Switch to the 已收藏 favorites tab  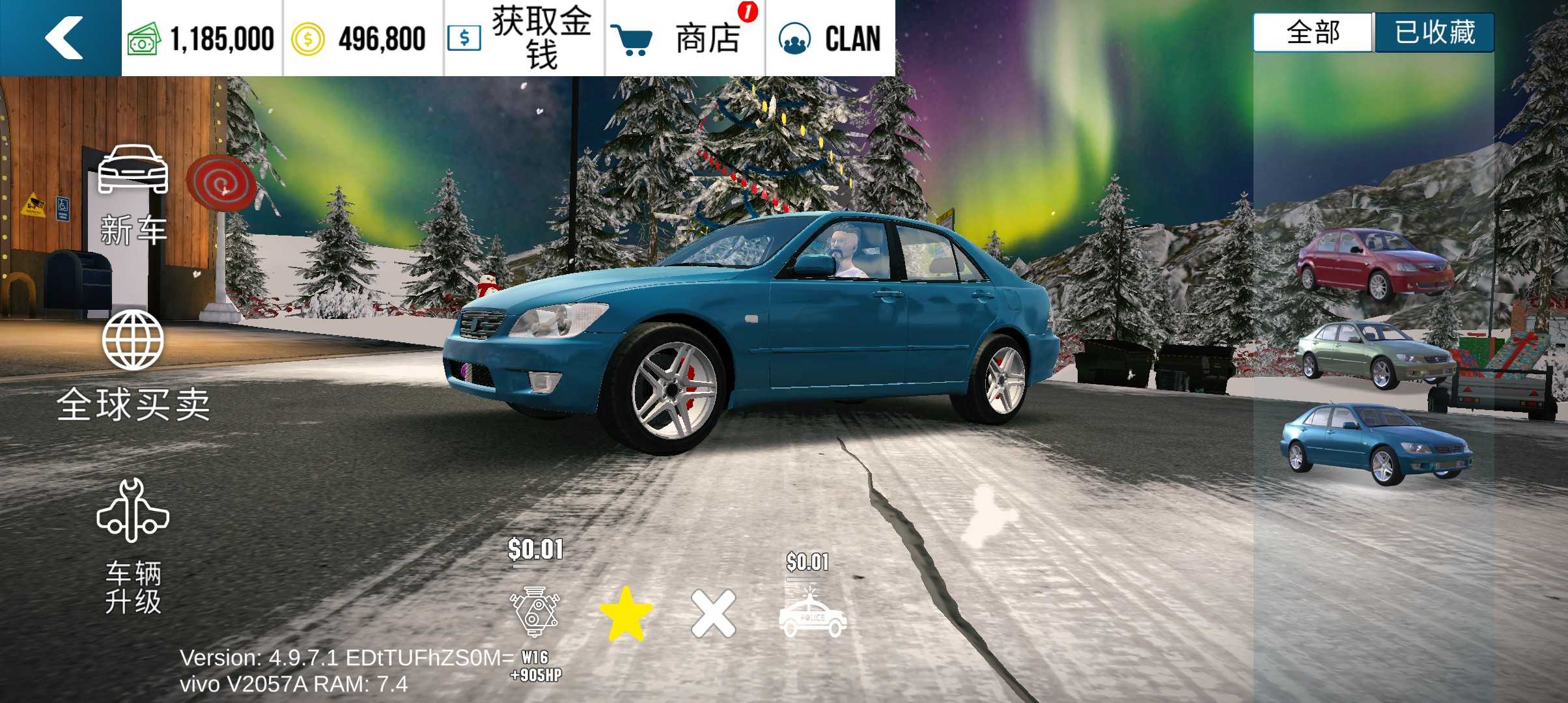[x=1435, y=33]
